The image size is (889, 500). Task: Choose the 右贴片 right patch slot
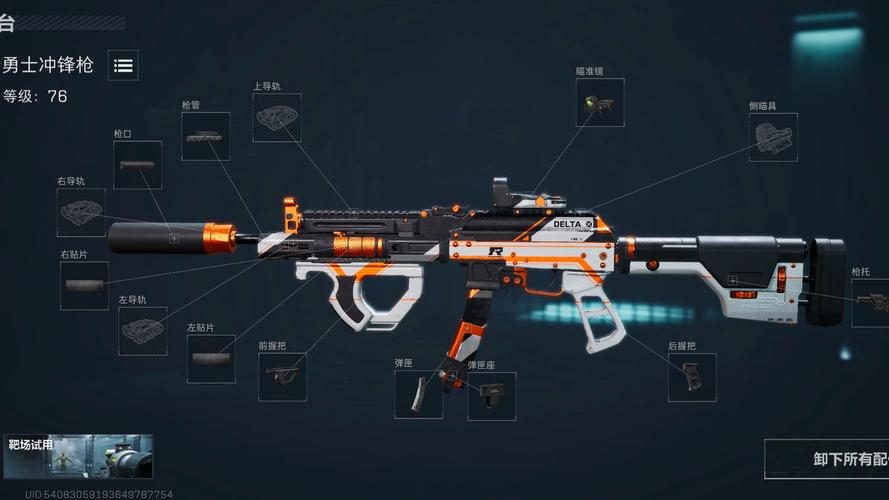click(x=84, y=285)
